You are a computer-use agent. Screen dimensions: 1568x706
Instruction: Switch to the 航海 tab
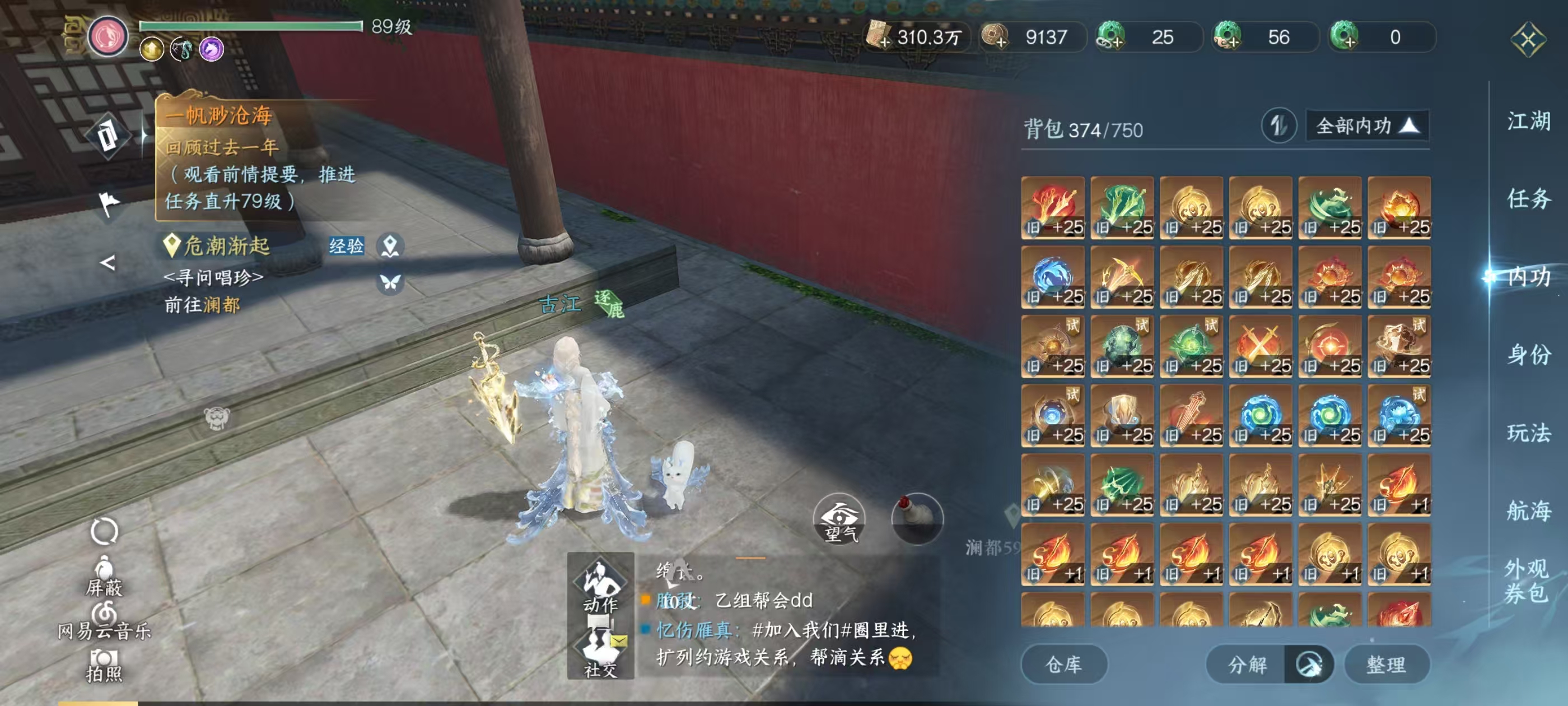pyautogui.click(x=1528, y=510)
